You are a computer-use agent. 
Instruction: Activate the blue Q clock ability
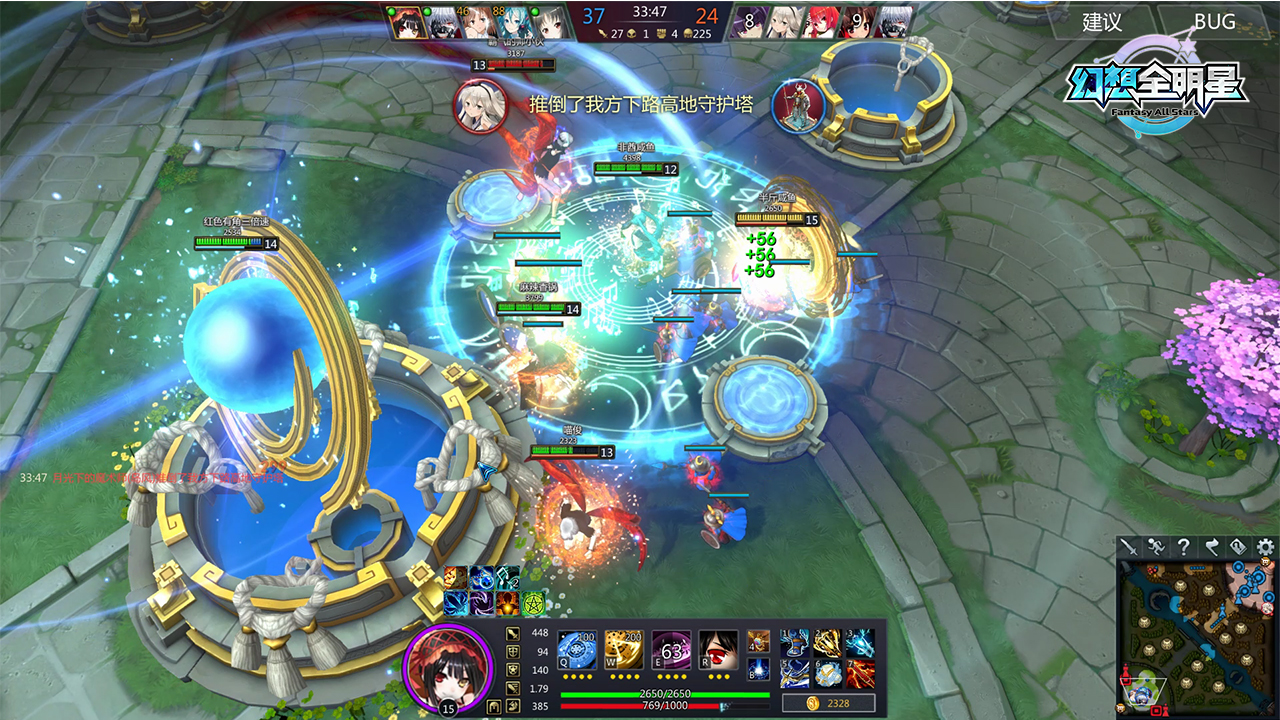[577, 649]
